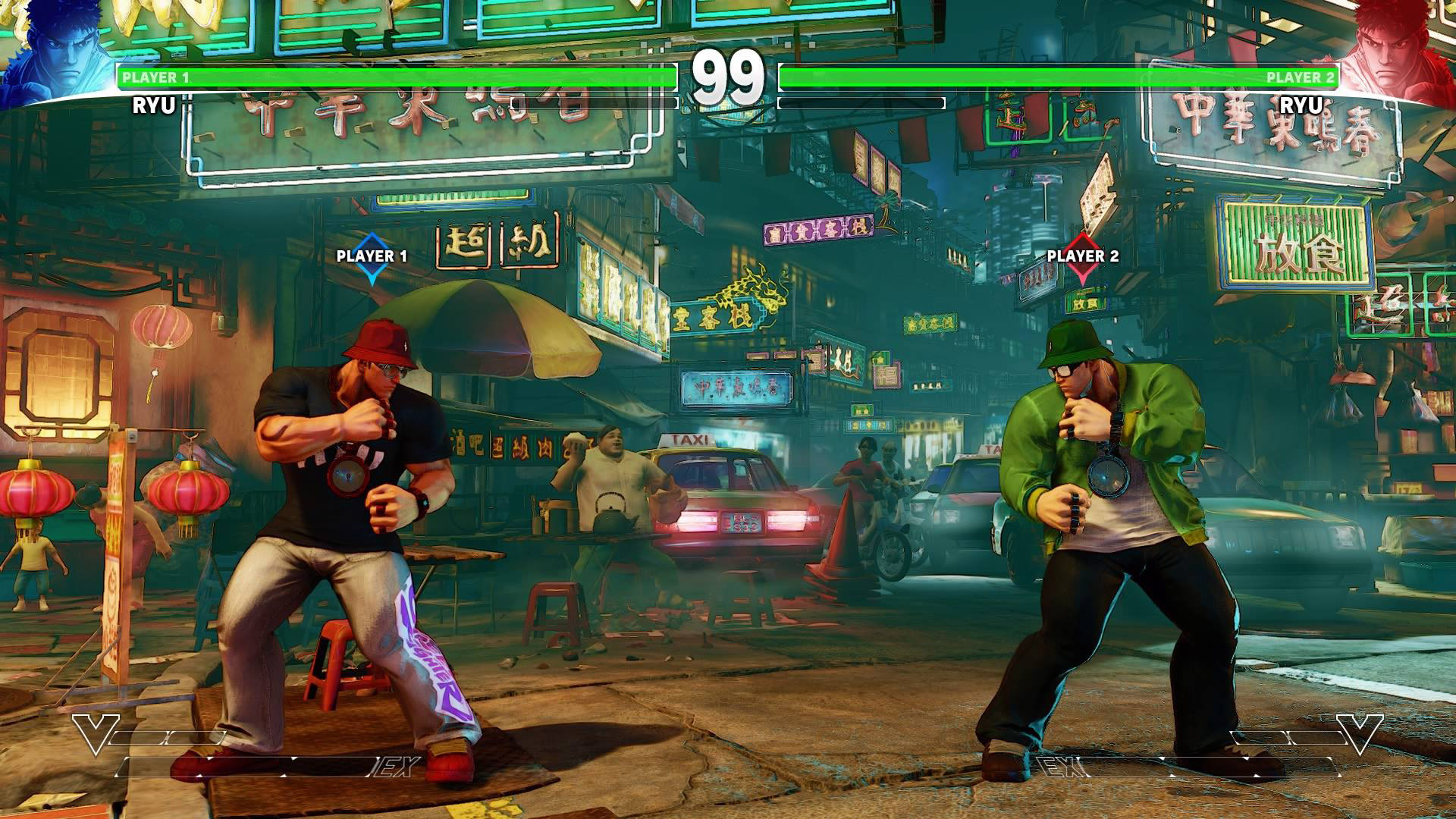Click the EX meter under Player 1
The width and height of the screenshot is (1456, 819).
coord(265,767)
